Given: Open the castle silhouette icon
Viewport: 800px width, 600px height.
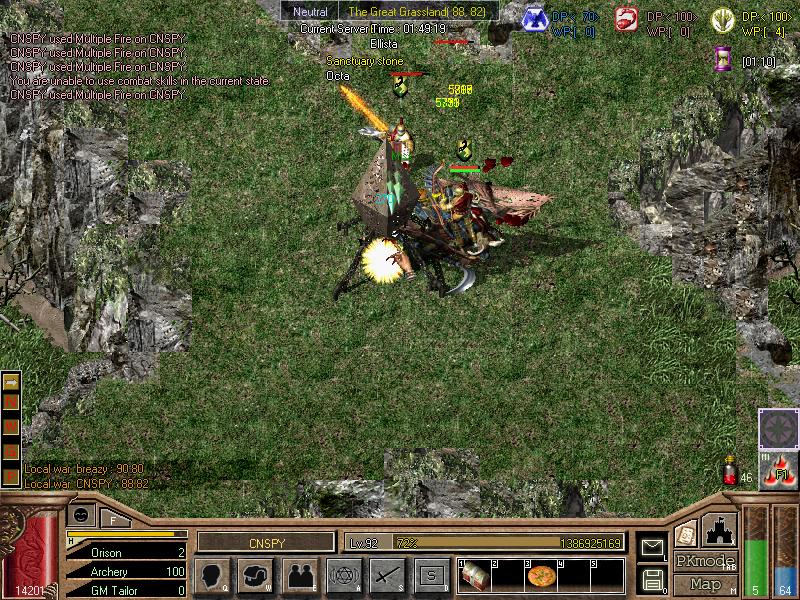Looking at the screenshot, I should pos(721,529).
